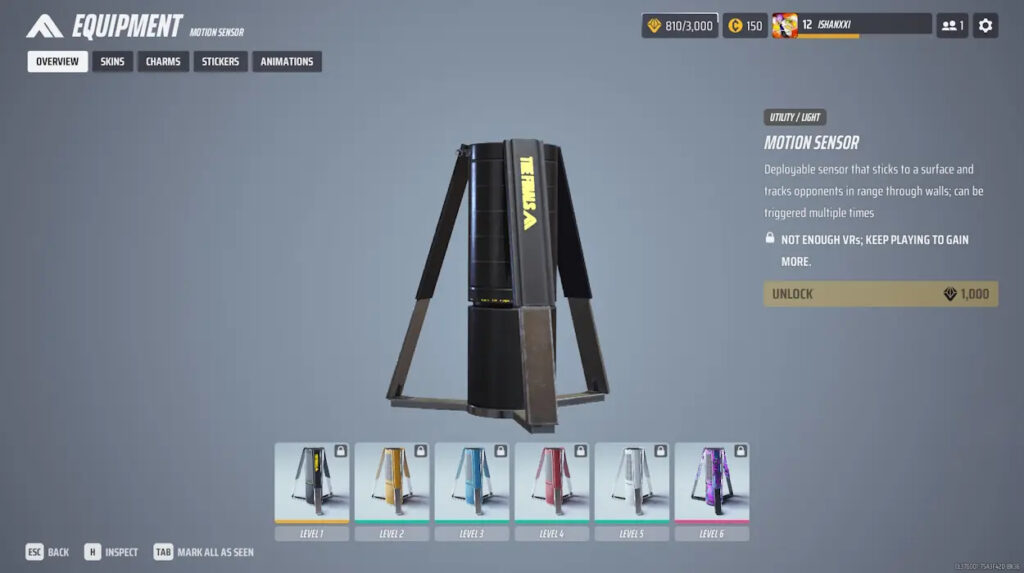Go to the Animations tab

(x=287, y=62)
